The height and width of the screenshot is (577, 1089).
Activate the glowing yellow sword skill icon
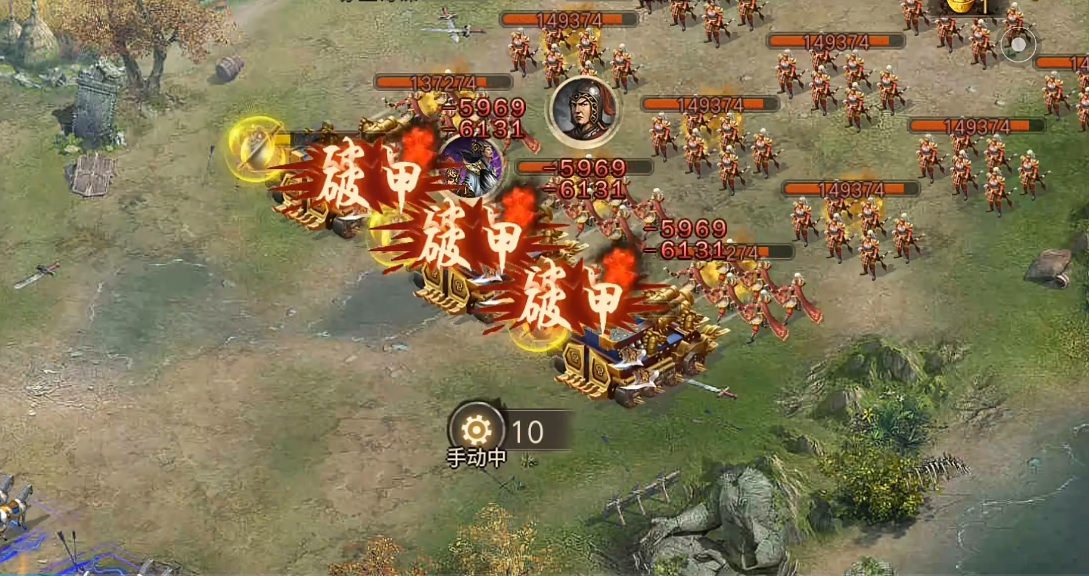[256, 149]
